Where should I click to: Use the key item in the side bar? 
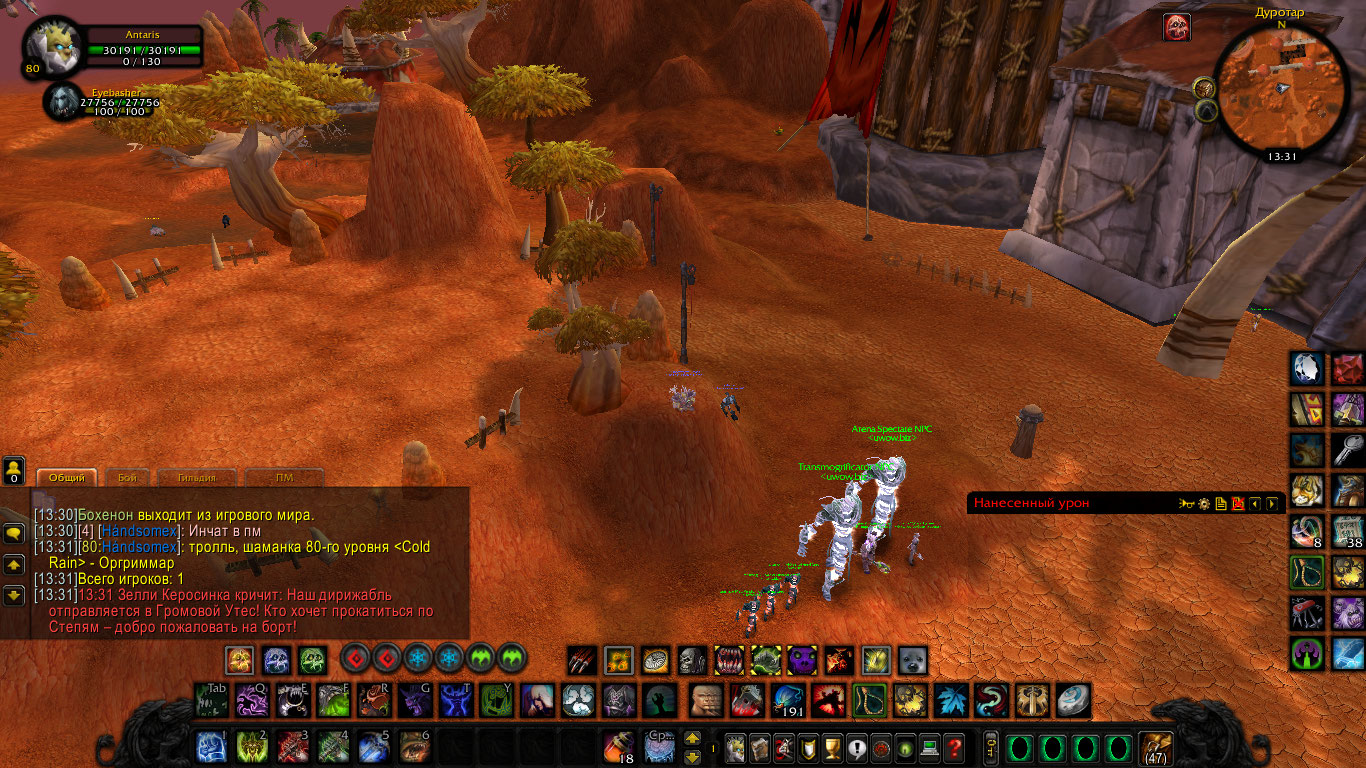coord(1348,450)
